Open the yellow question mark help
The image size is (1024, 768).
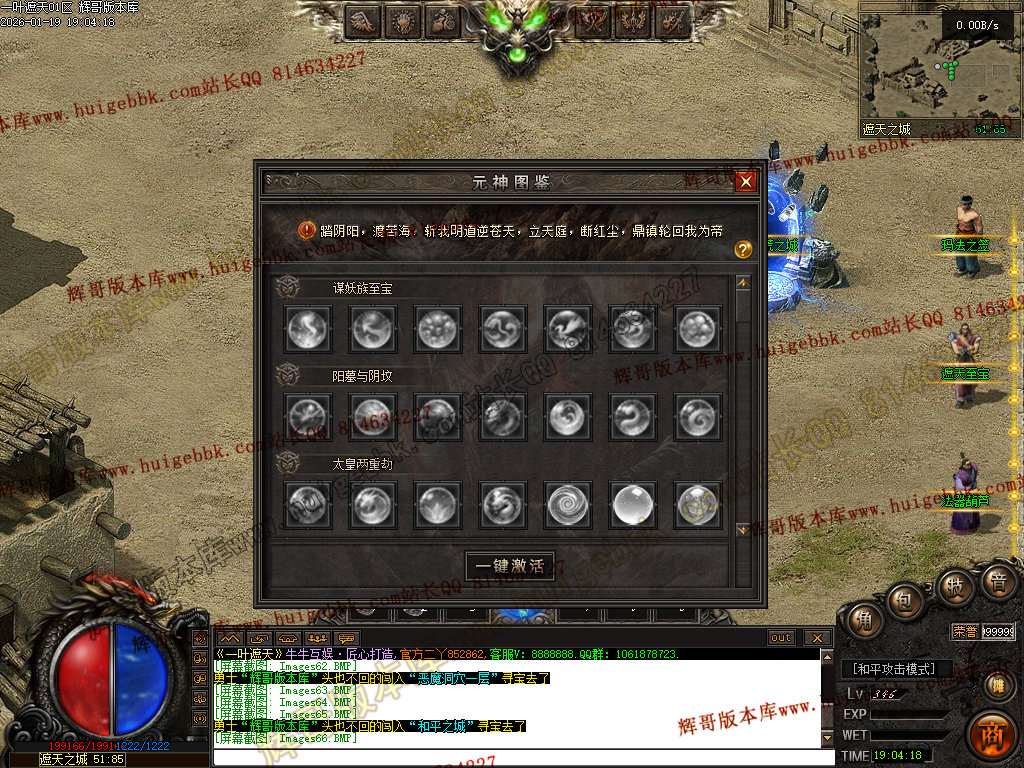pyautogui.click(x=743, y=250)
